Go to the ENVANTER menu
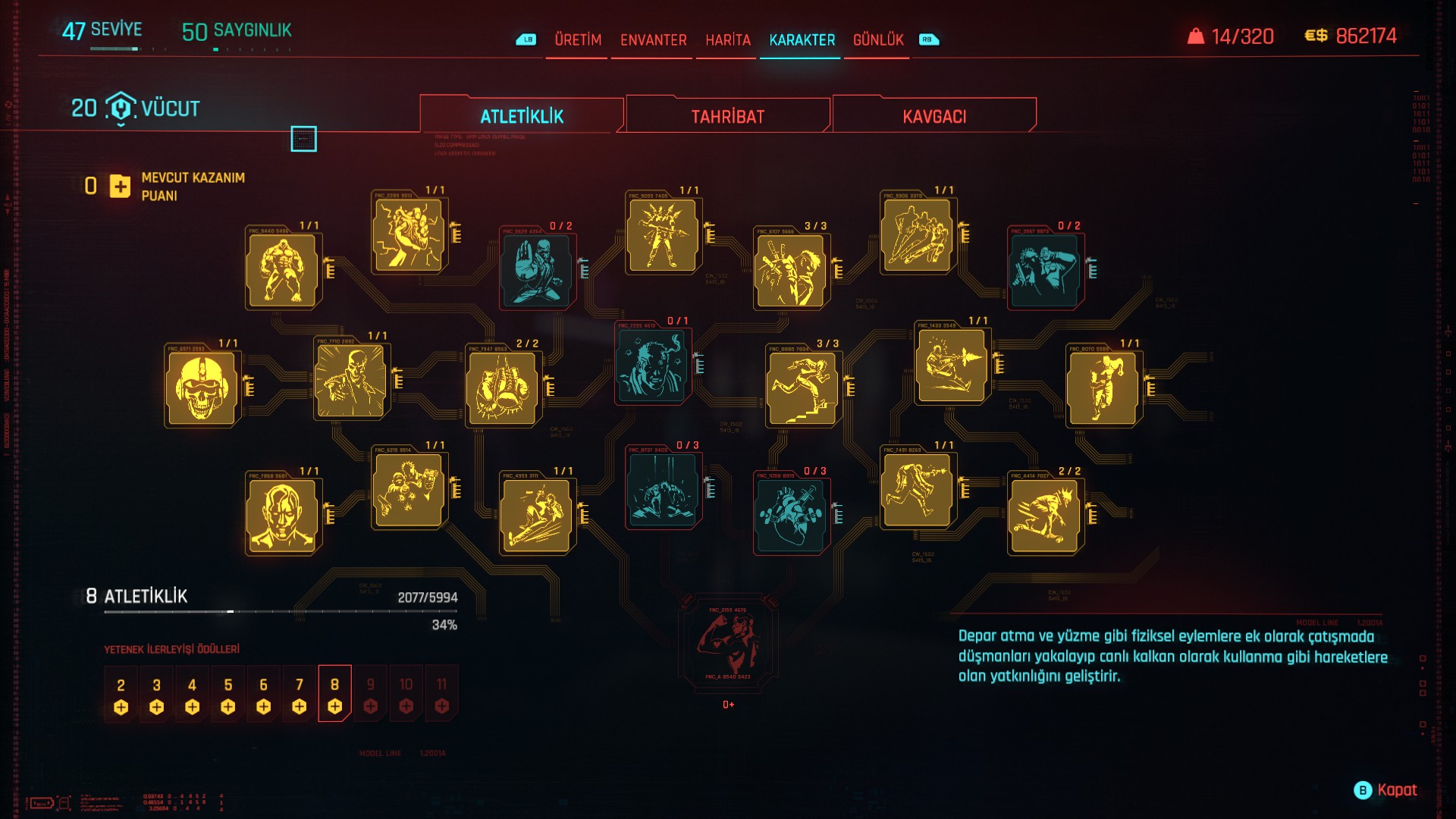The image size is (1456, 819). 653,39
